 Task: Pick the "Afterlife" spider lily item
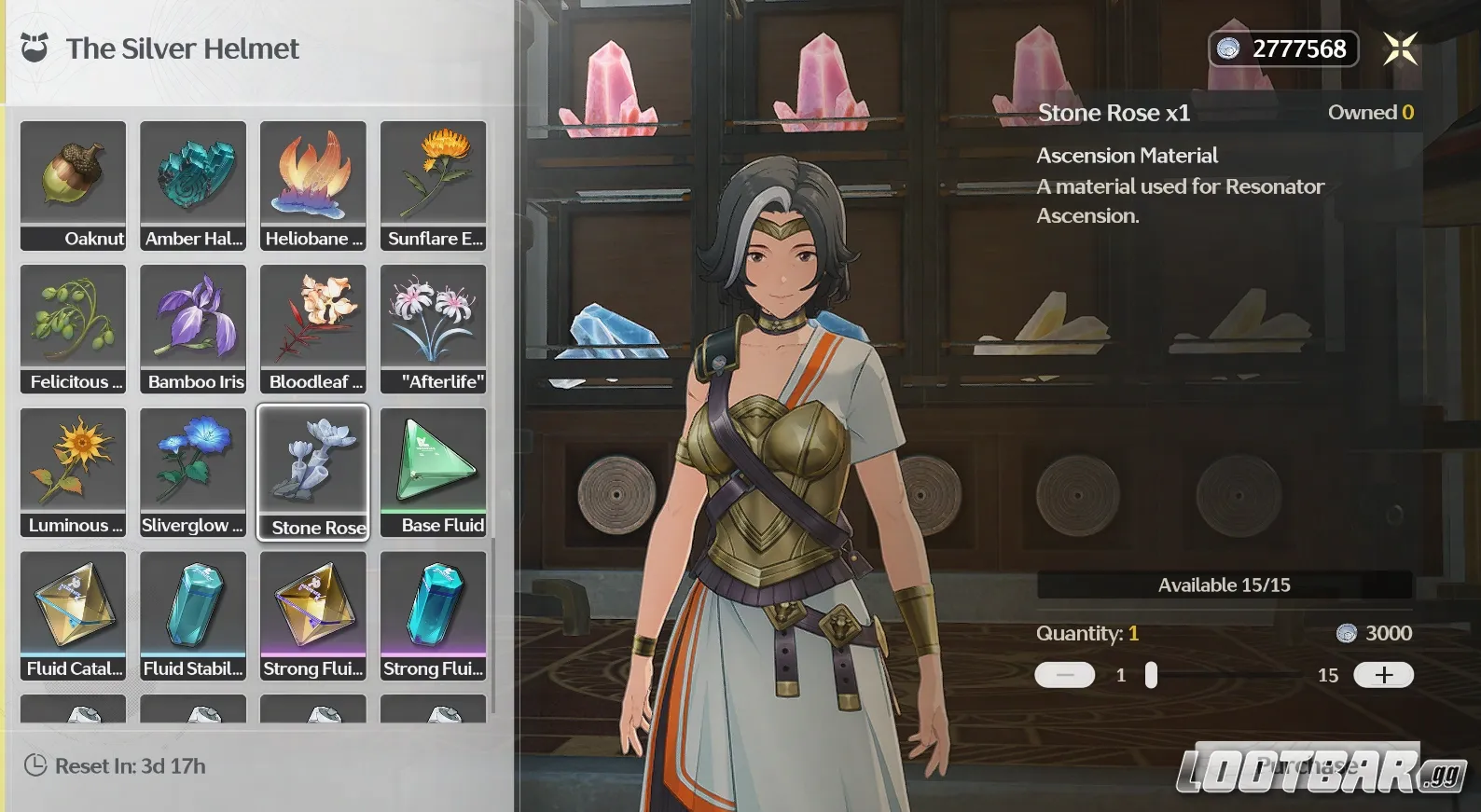coord(434,328)
